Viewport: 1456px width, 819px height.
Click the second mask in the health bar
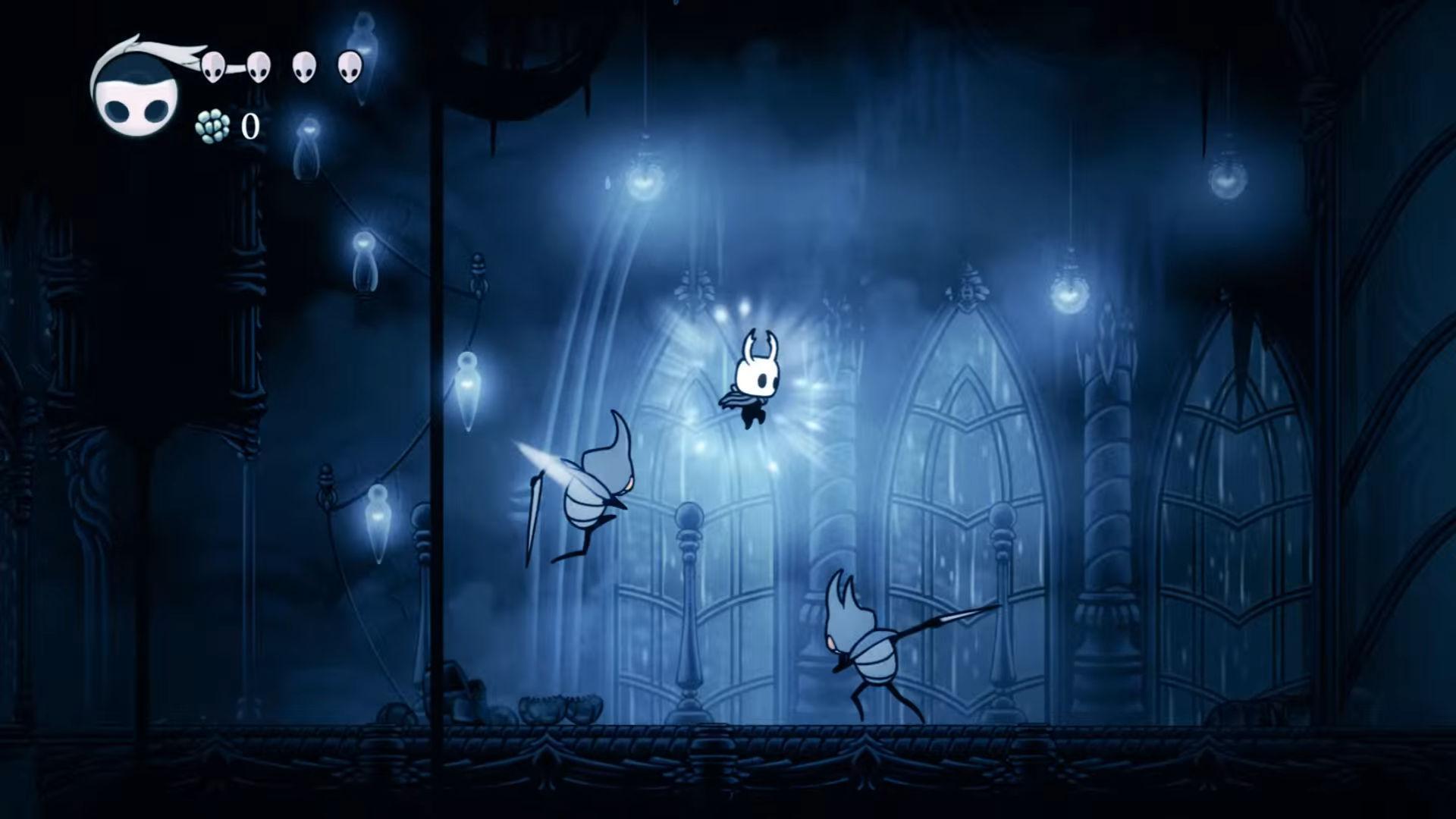[259, 66]
